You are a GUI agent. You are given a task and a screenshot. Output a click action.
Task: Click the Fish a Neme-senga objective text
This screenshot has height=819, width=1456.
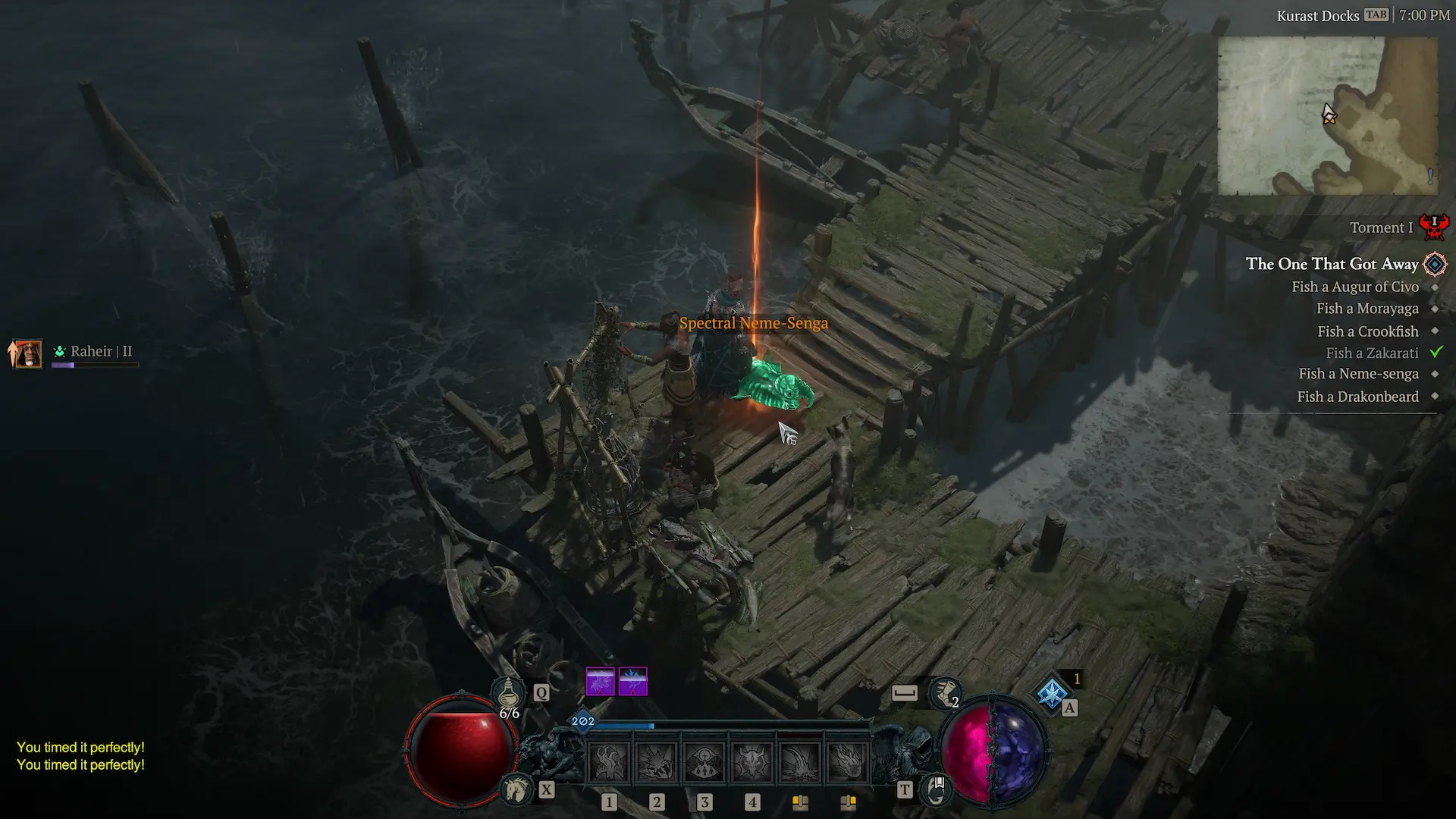tap(1358, 373)
